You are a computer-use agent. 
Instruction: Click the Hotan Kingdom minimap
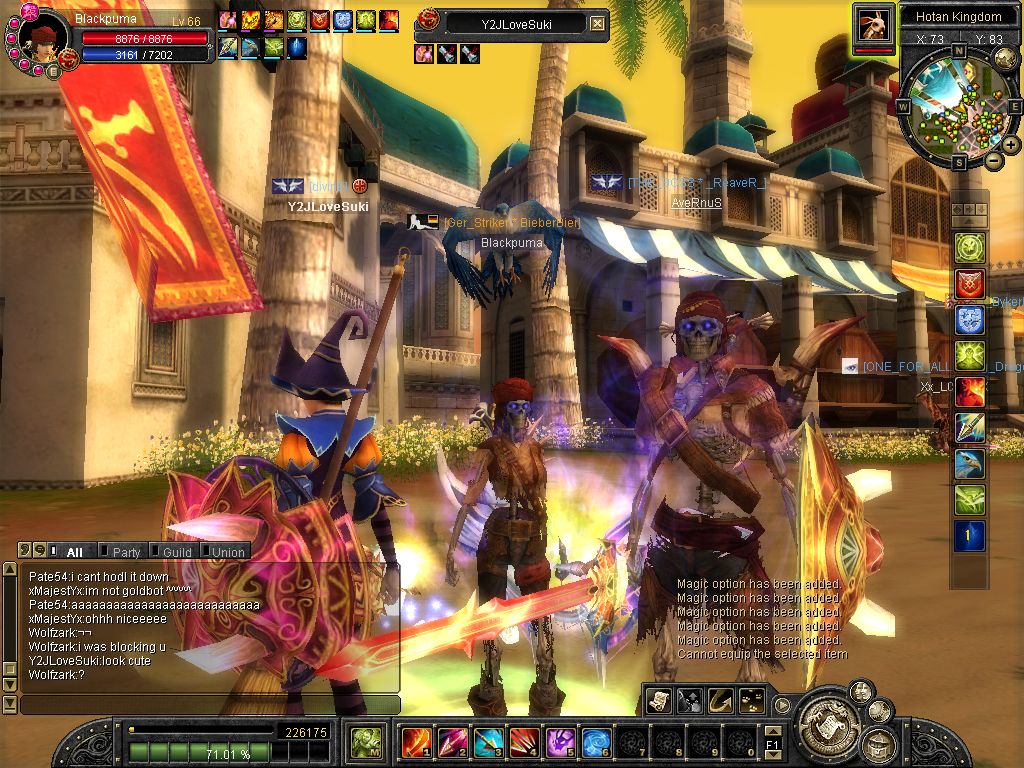click(x=958, y=105)
